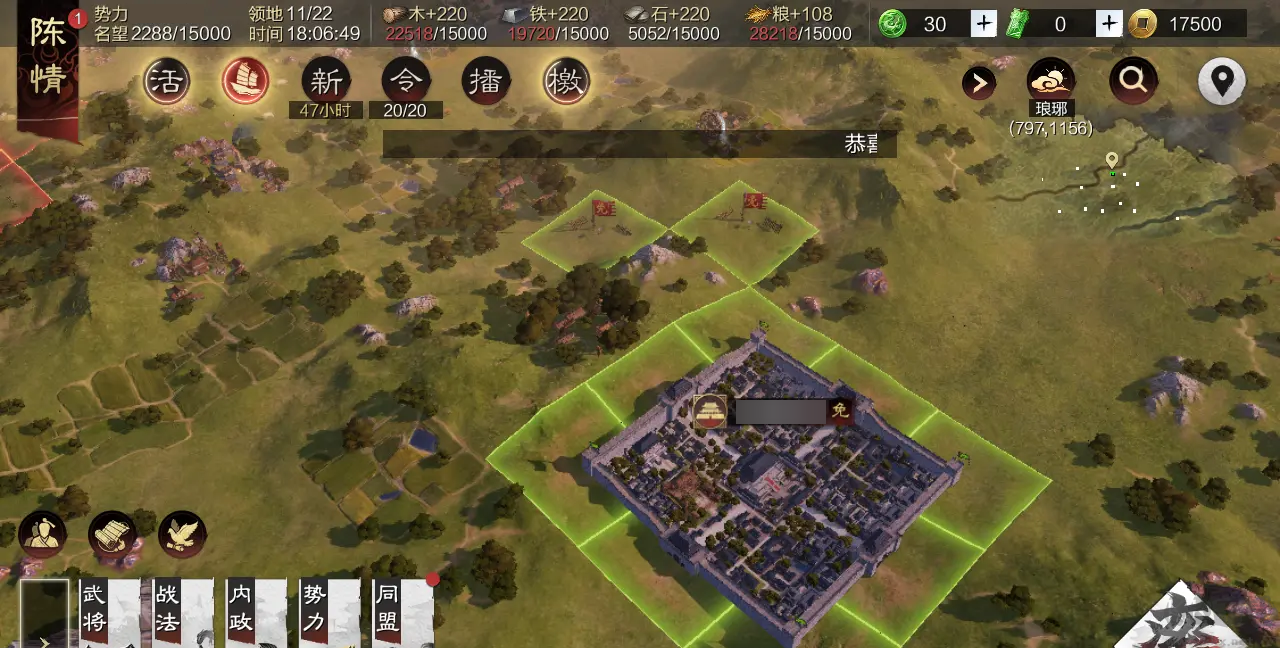Click the location pin marker button
The height and width of the screenshot is (648, 1280).
coord(1222,81)
